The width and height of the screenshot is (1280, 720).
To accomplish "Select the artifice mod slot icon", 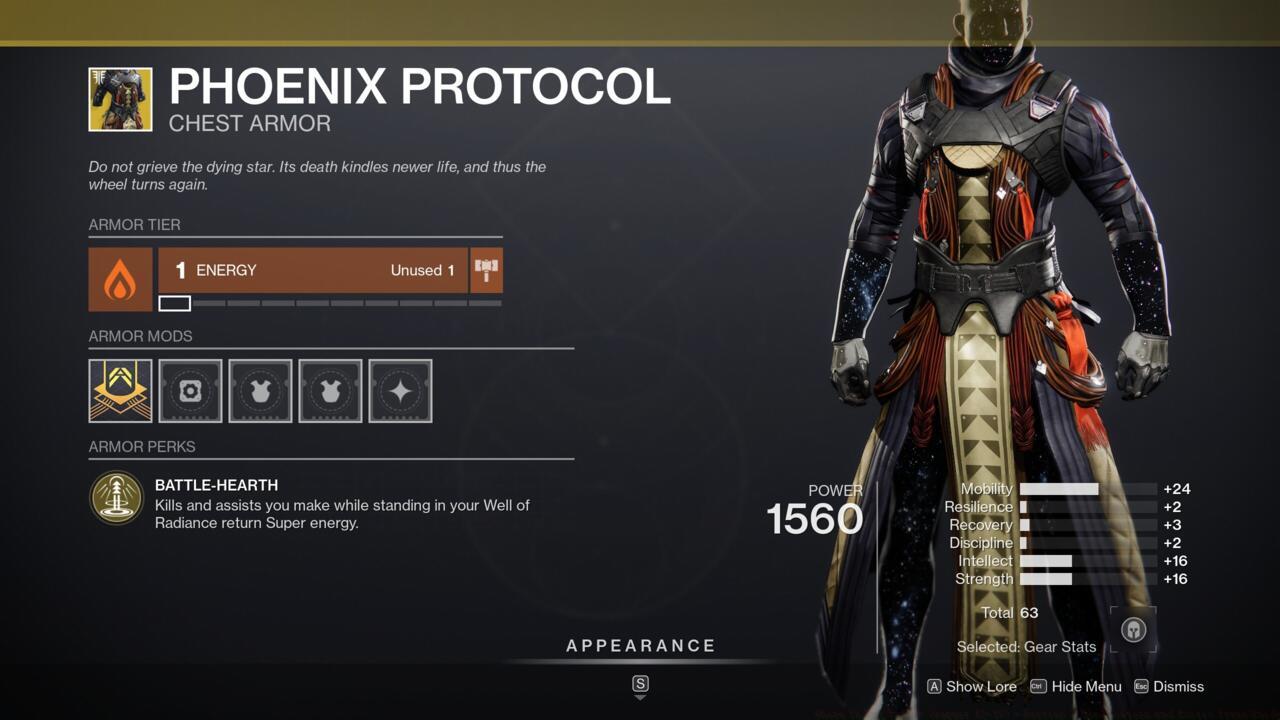I will (x=400, y=390).
